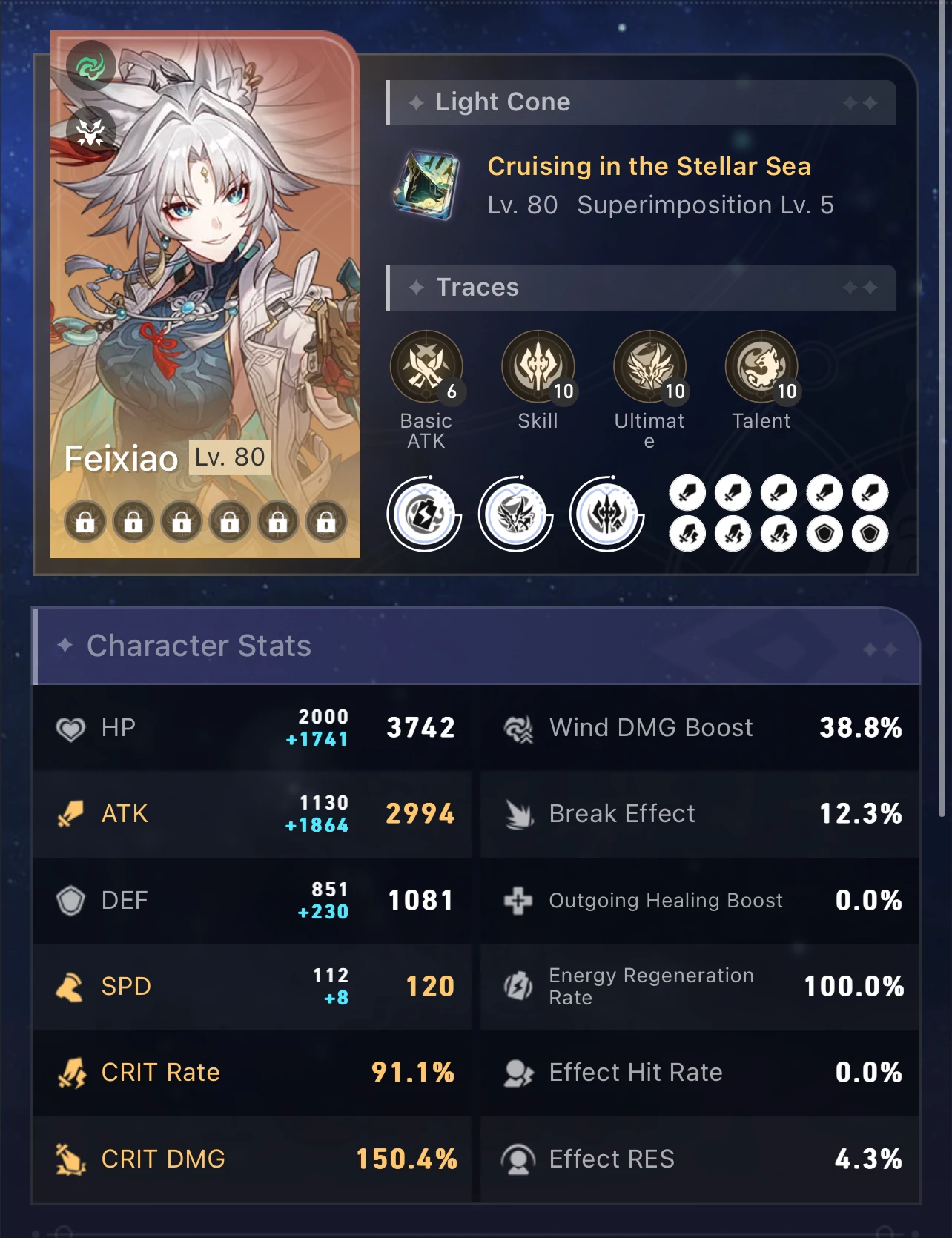Open the Ultimate trace icon

[x=650, y=365]
